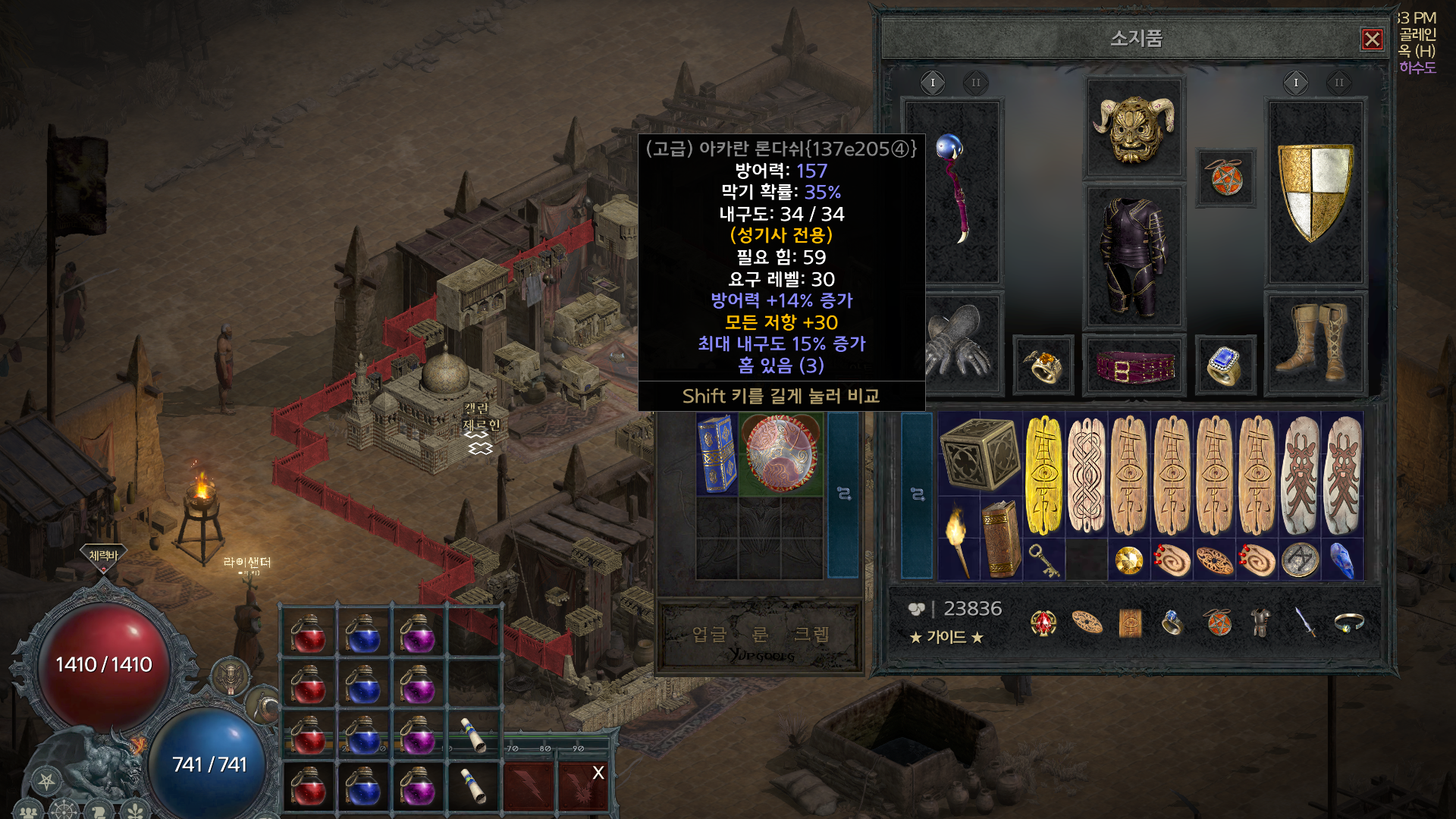Select the glowing yellow grand charm
Image resolution: width=1456 pixels, height=819 pixels.
[x=1044, y=475]
